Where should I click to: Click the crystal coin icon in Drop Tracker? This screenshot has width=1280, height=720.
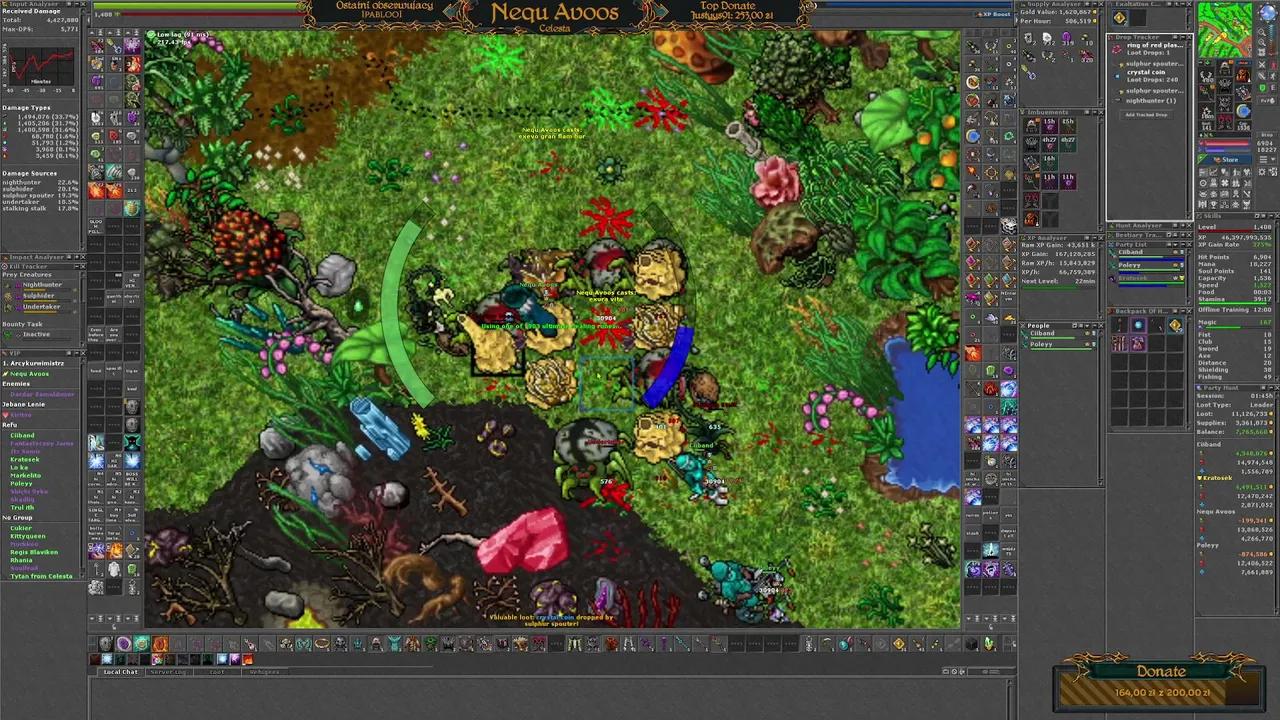click(x=1117, y=76)
